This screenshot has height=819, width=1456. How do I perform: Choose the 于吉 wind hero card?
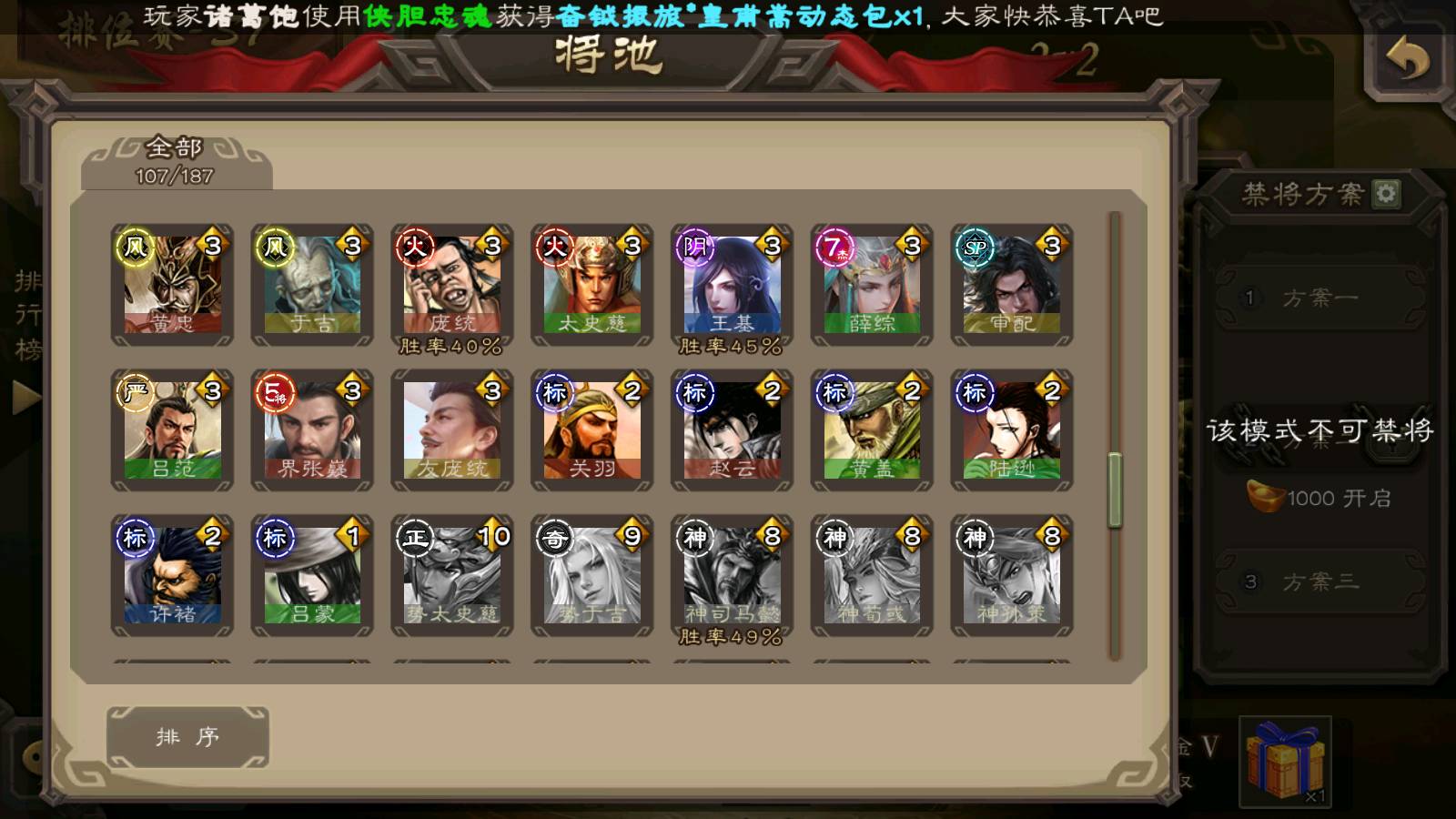click(312, 284)
